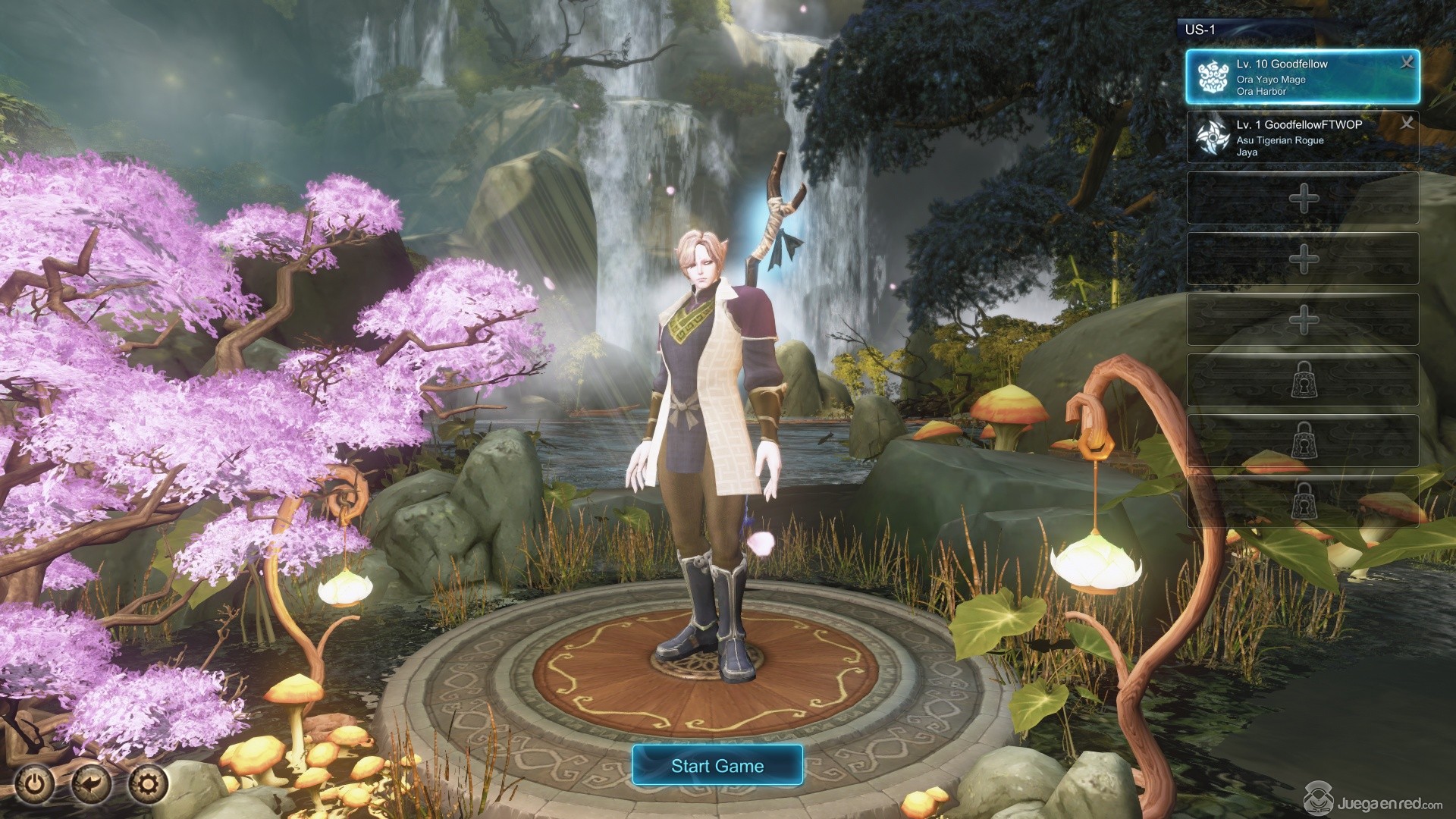The image size is (1456, 819).
Task: Delete the Goodfellow Ora Yayo Mage character
Action: [1407, 63]
